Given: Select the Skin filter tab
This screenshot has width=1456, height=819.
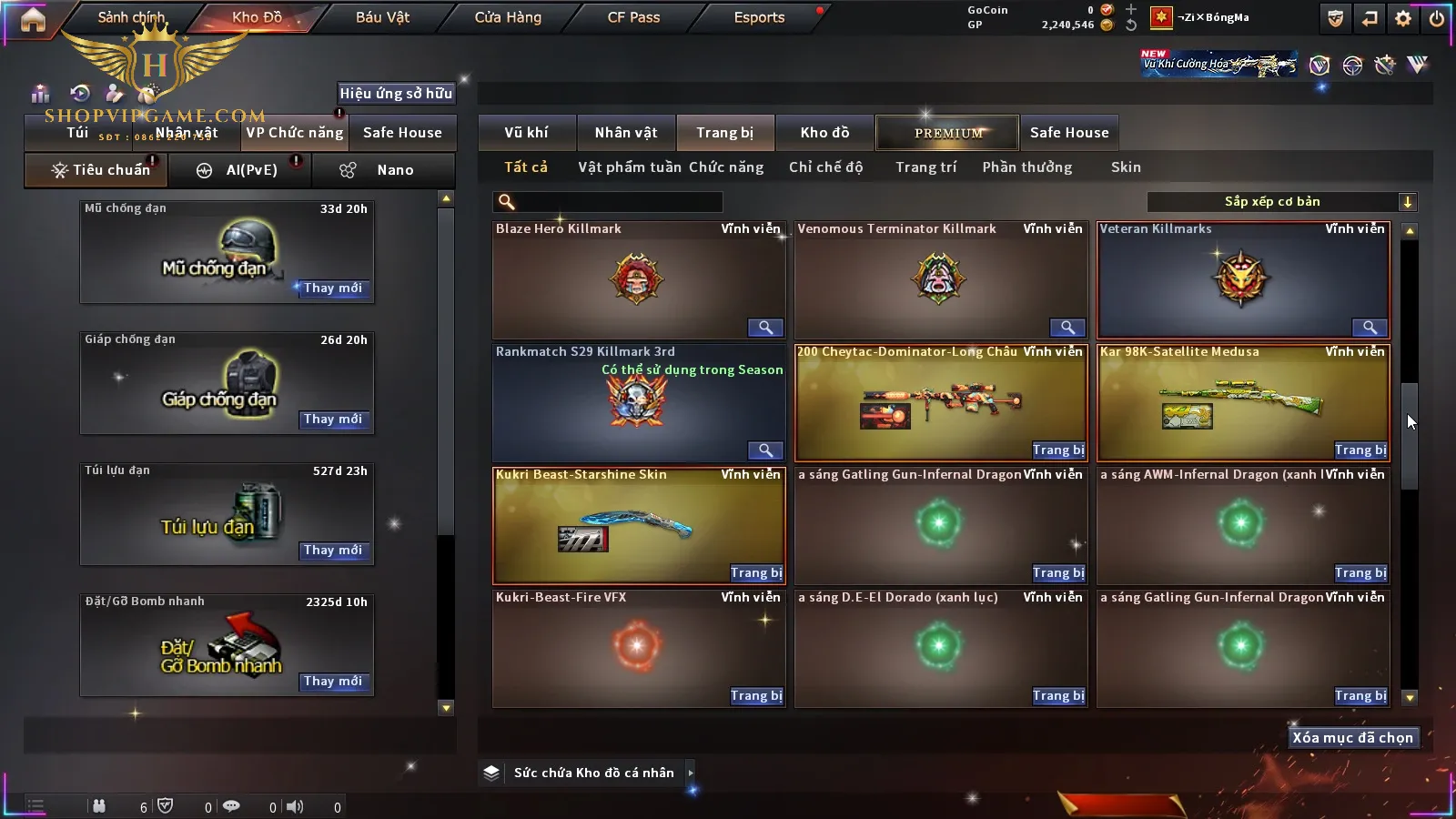Looking at the screenshot, I should [x=1126, y=167].
